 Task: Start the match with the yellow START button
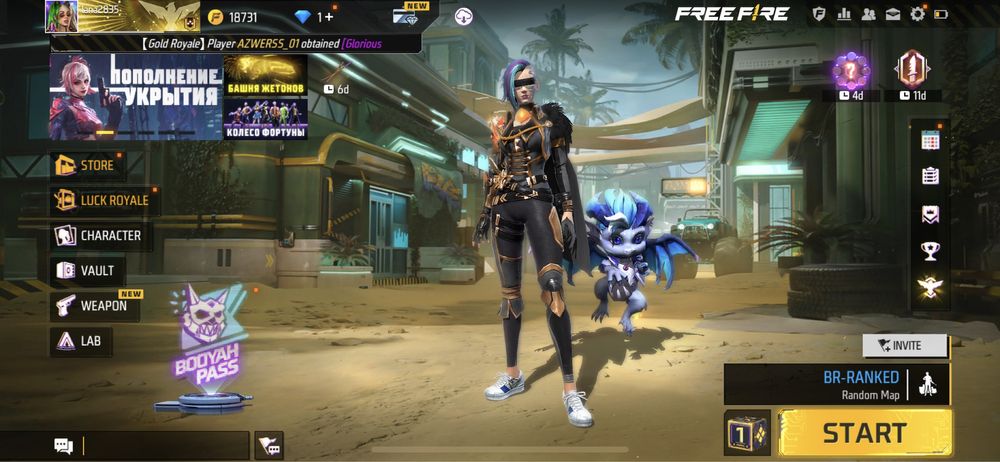point(864,432)
